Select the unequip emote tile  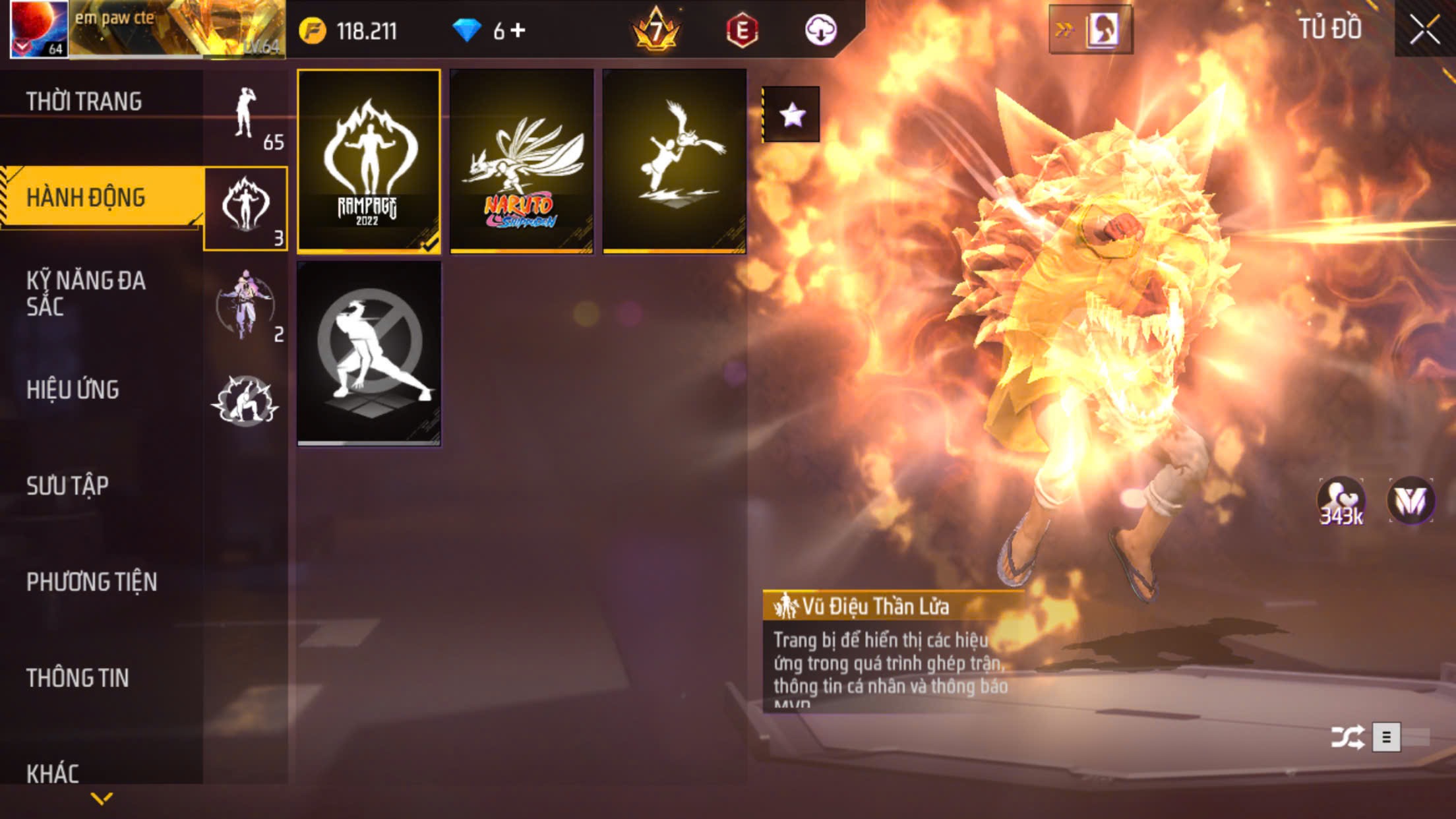pyautogui.click(x=369, y=353)
